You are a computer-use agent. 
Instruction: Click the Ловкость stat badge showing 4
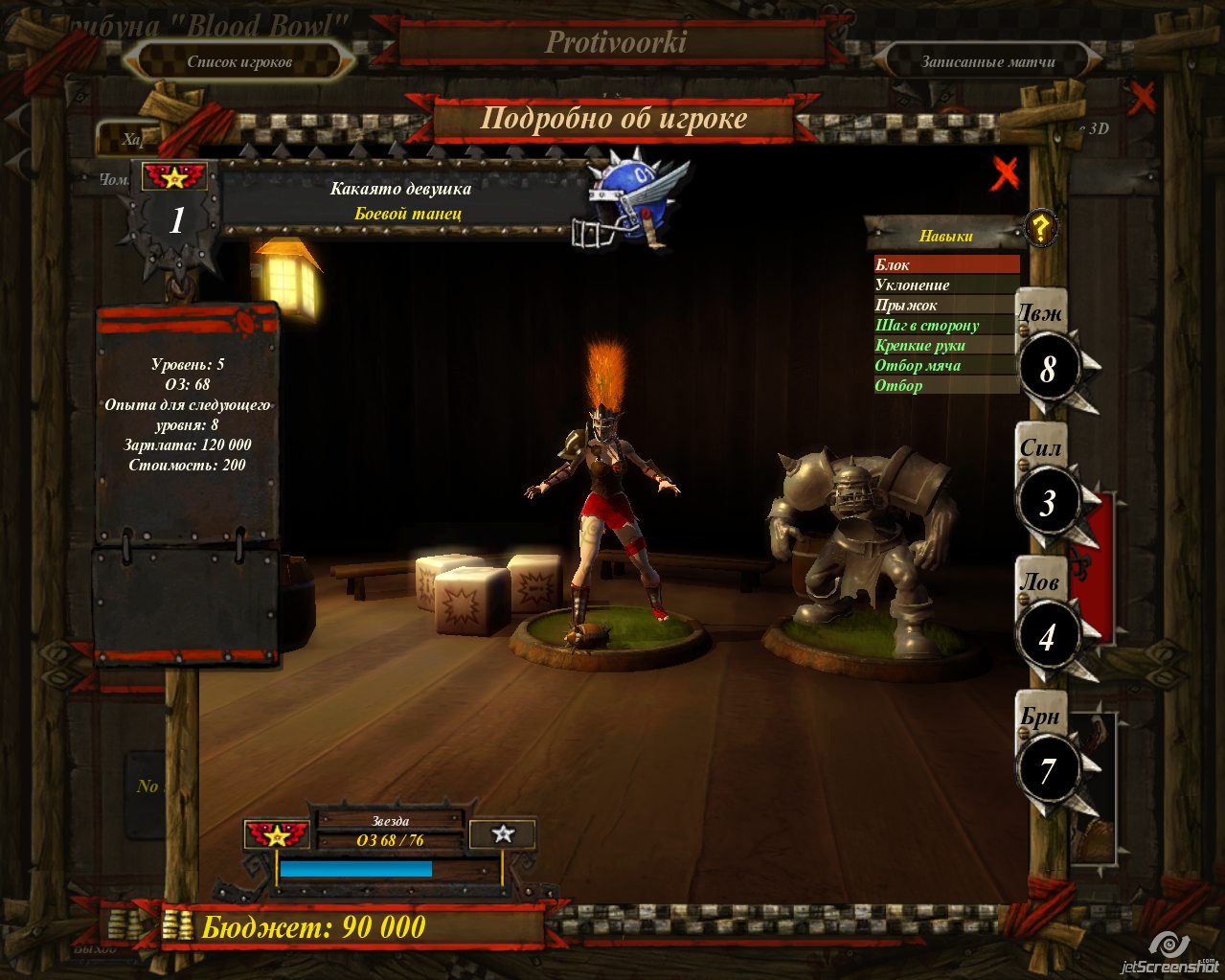click(1047, 637)
